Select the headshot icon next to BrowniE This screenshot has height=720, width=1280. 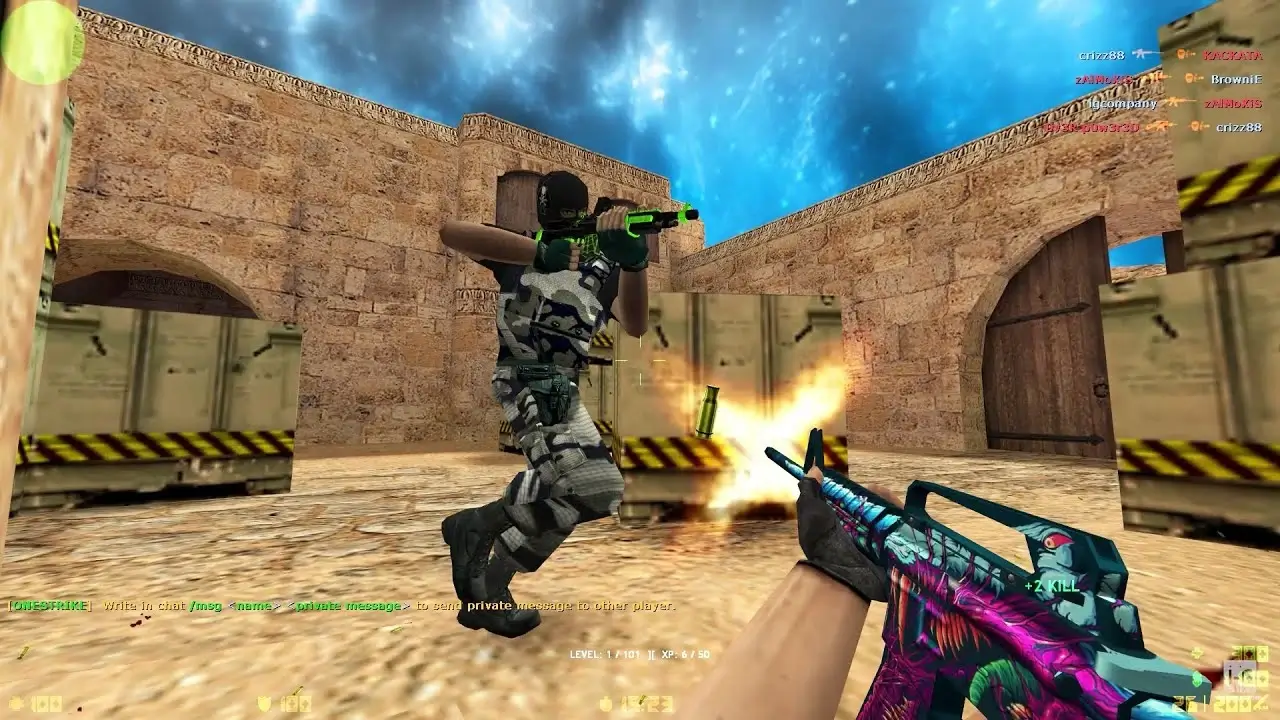click(x=1191, y=79)
